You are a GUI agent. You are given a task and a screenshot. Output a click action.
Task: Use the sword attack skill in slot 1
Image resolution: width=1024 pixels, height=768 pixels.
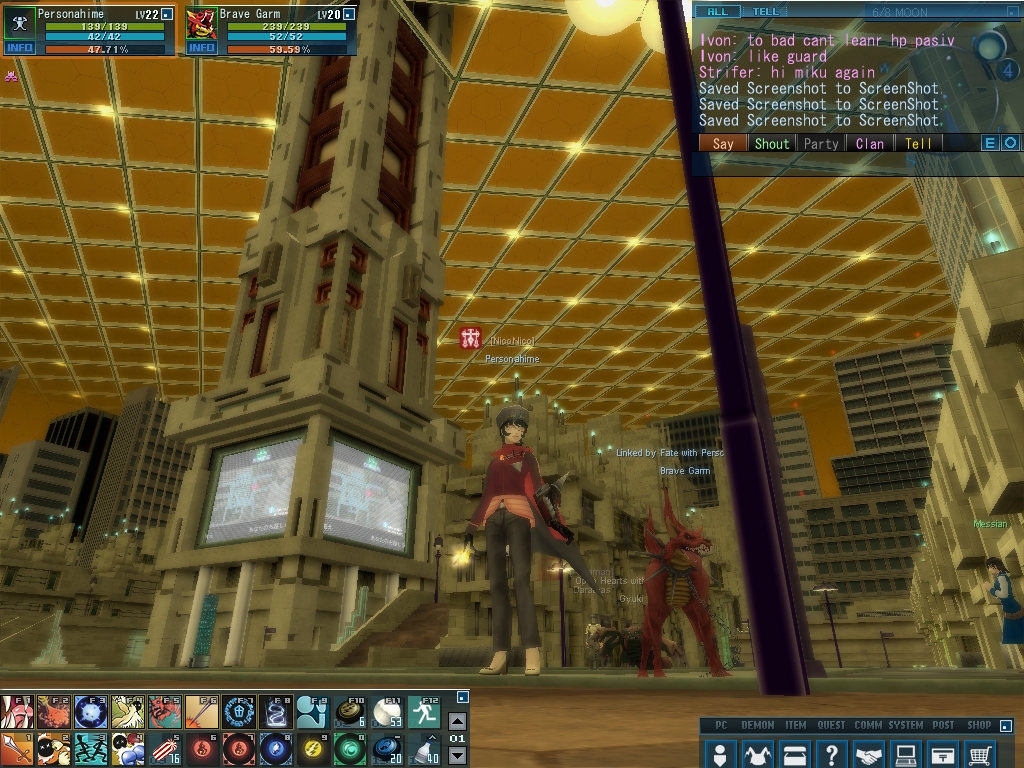coord(17,749)
